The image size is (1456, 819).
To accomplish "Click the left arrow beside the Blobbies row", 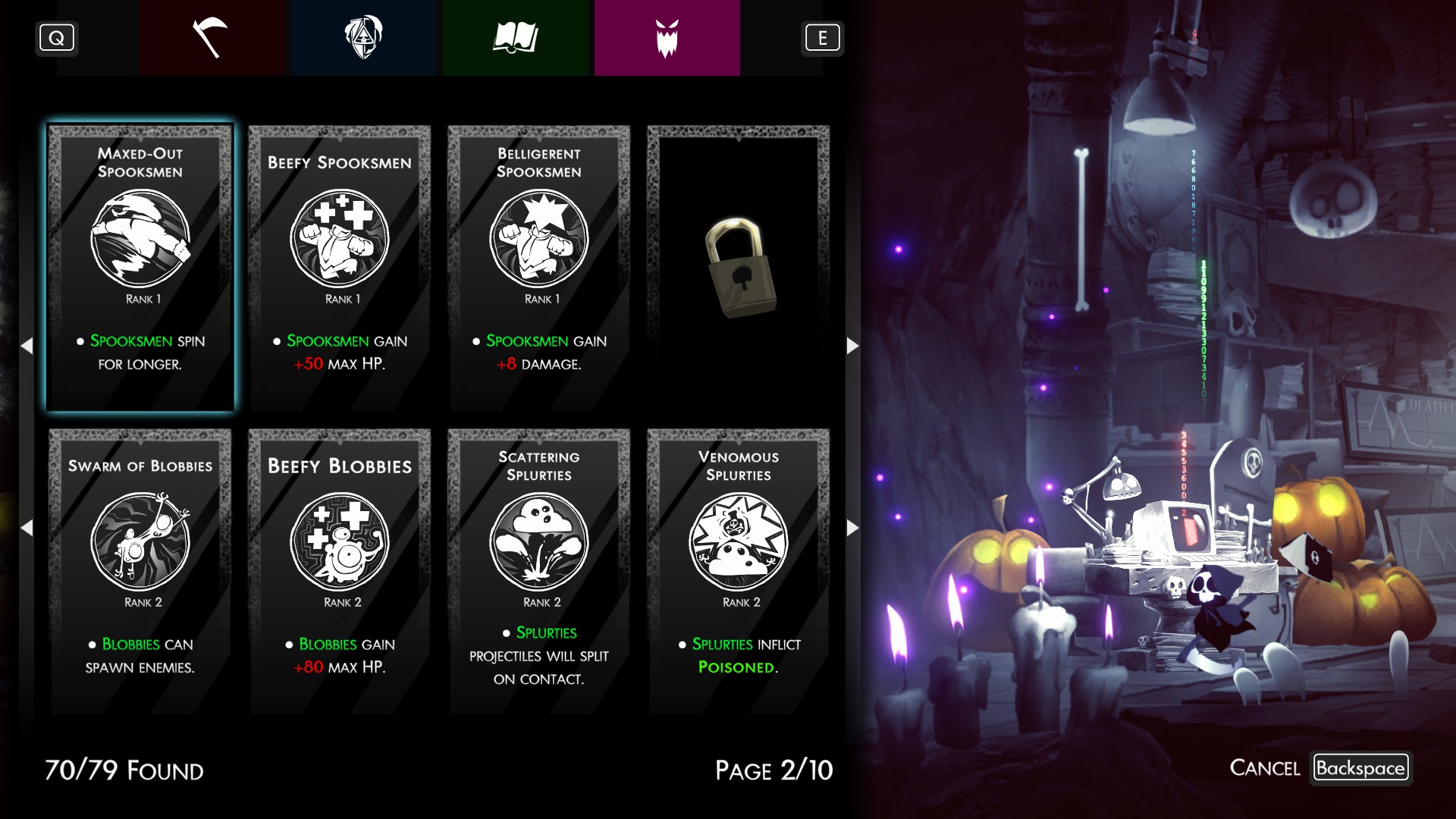I will click(x=27, y=528).
